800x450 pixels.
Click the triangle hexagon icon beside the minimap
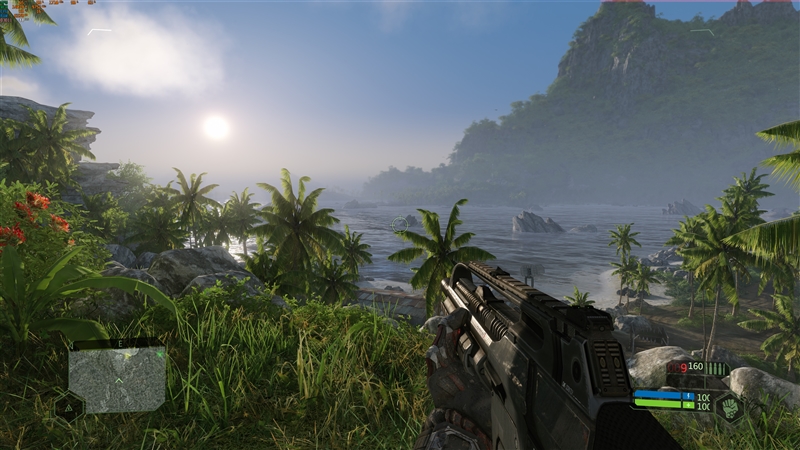pyautogui.click(x=67, y=406)
